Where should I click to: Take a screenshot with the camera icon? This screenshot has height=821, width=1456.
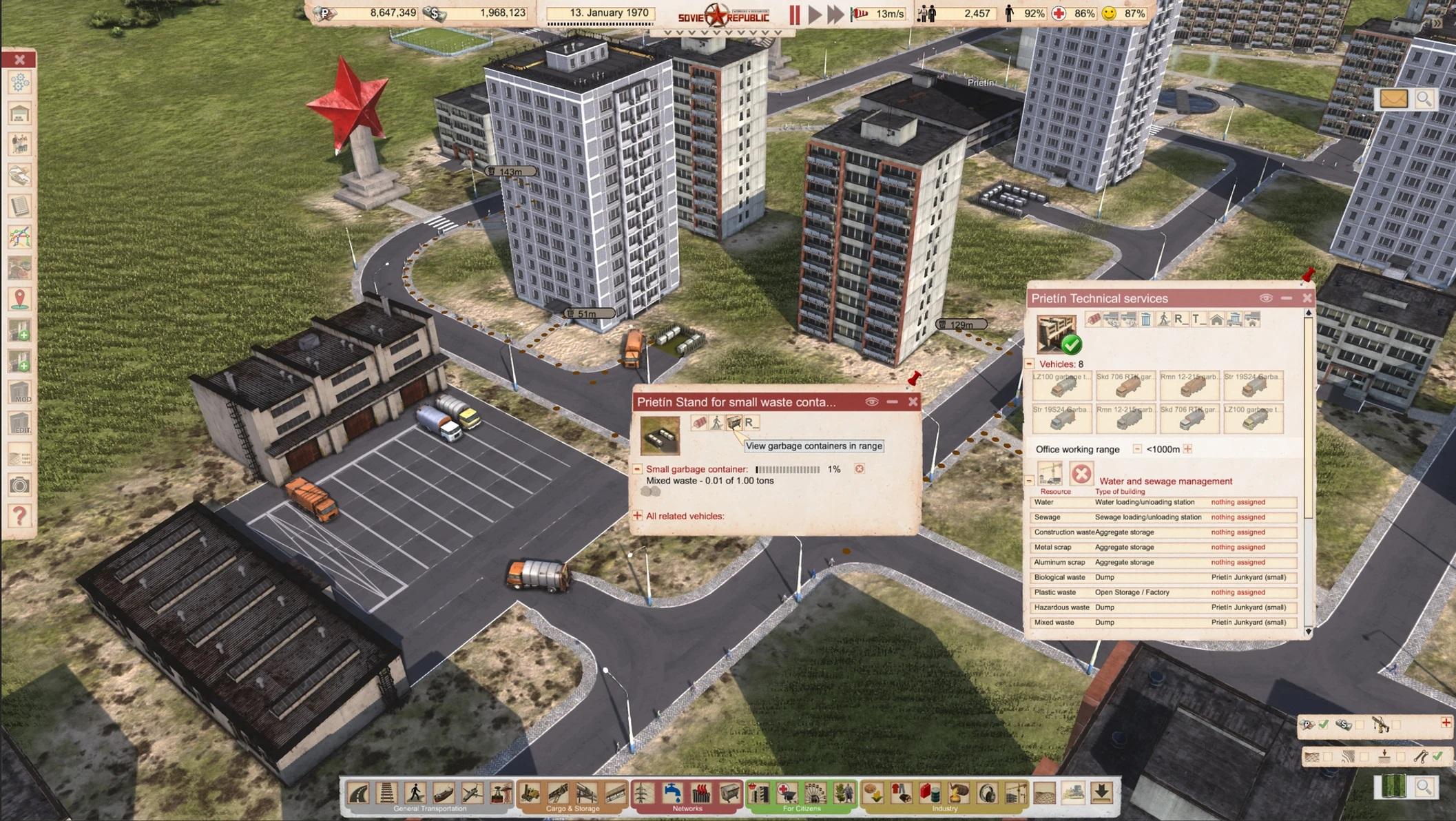click(20, 486)
